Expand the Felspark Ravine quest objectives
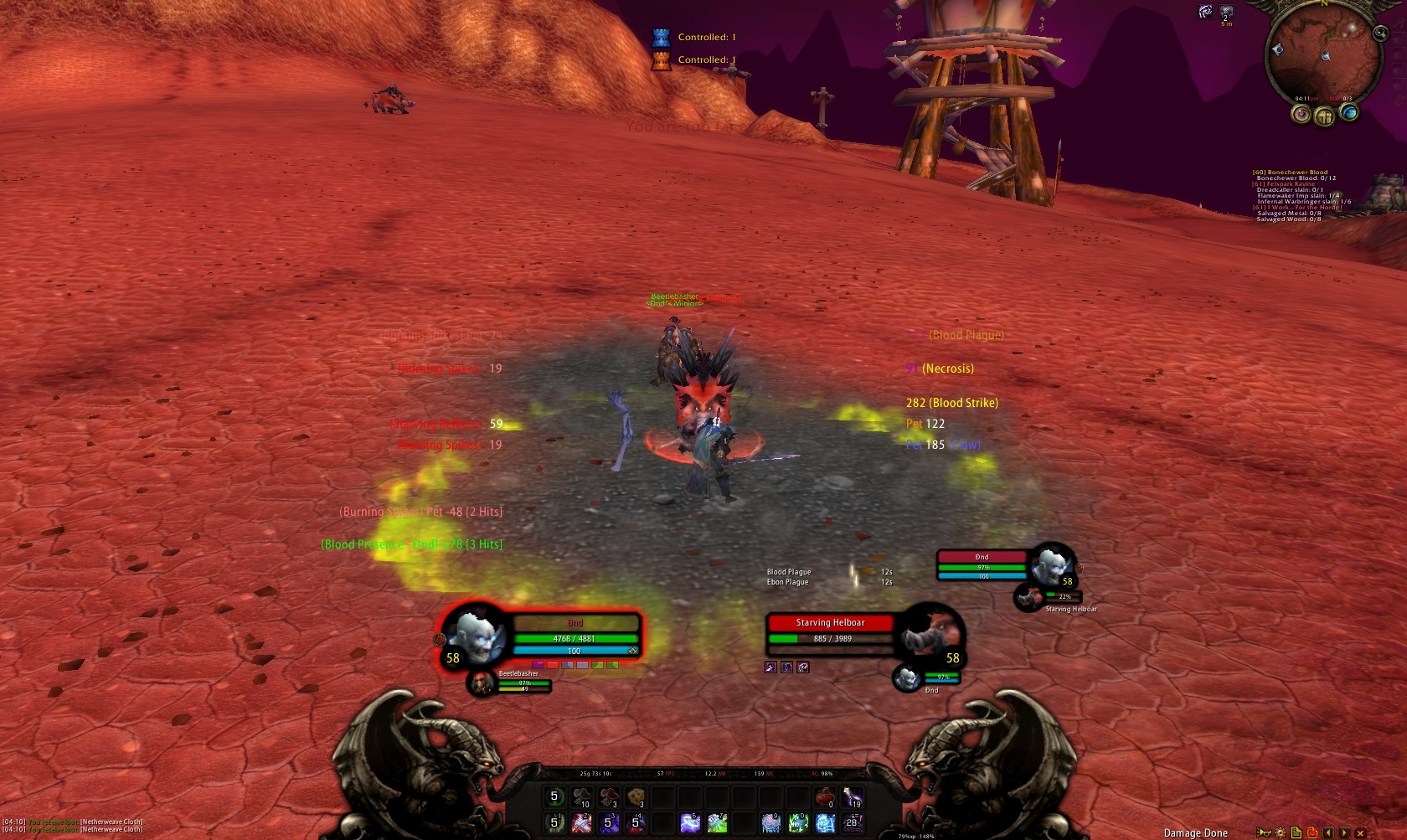The image size is (1407, 840). coord(1283,184)
